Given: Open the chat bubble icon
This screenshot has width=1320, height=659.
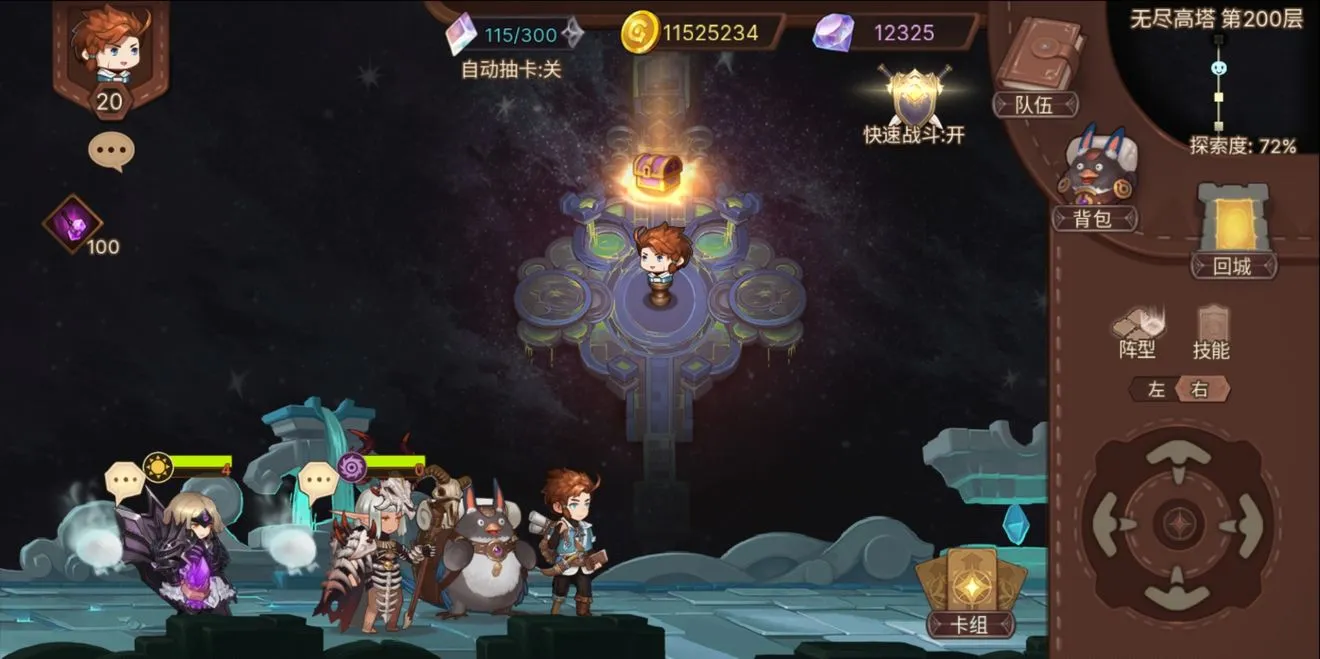Looking at the screenshot, I should tap(111, 151).
